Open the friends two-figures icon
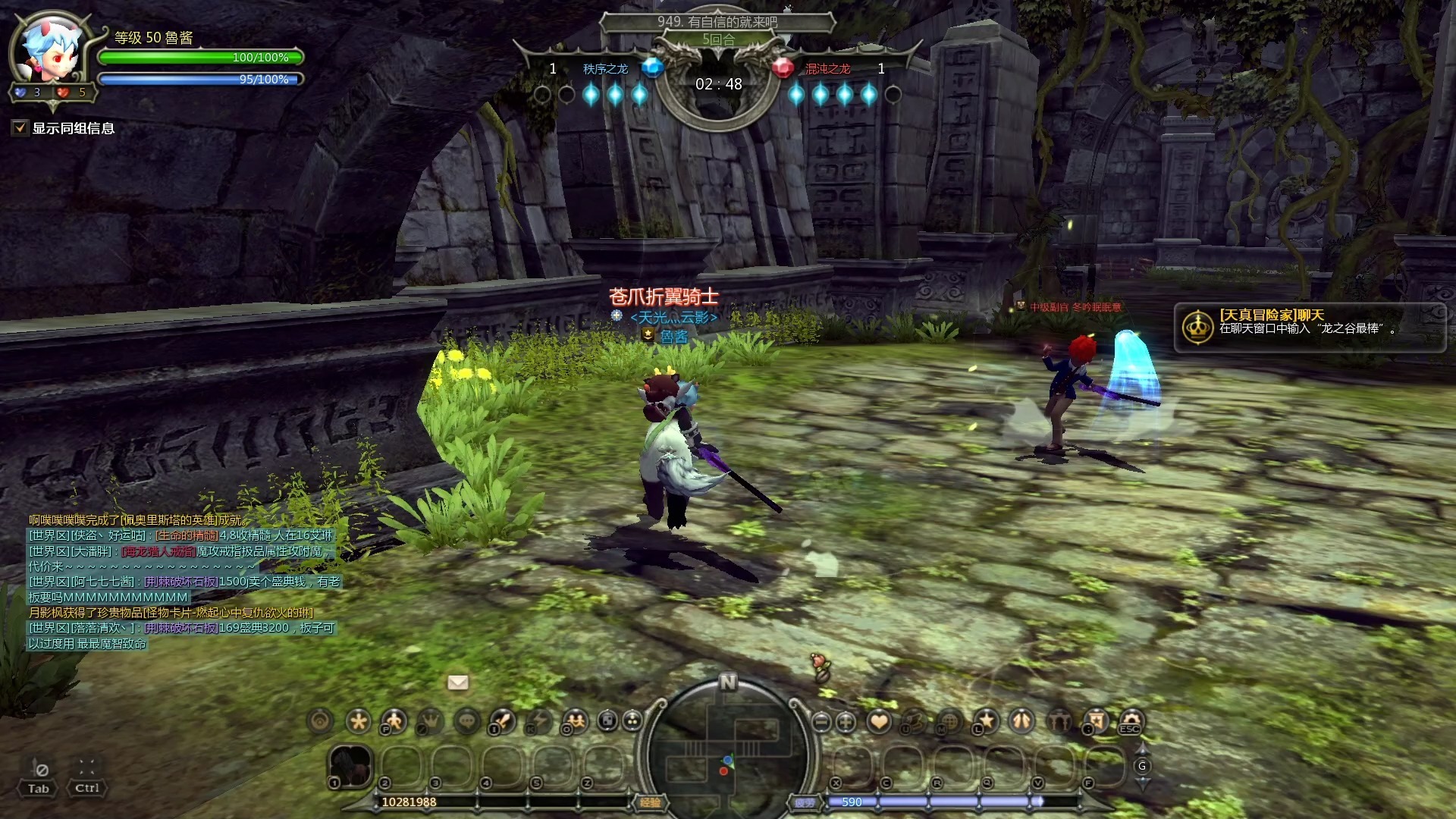Image resolution: width=1456 pixels, height=819 pixels. coord(576,721)
